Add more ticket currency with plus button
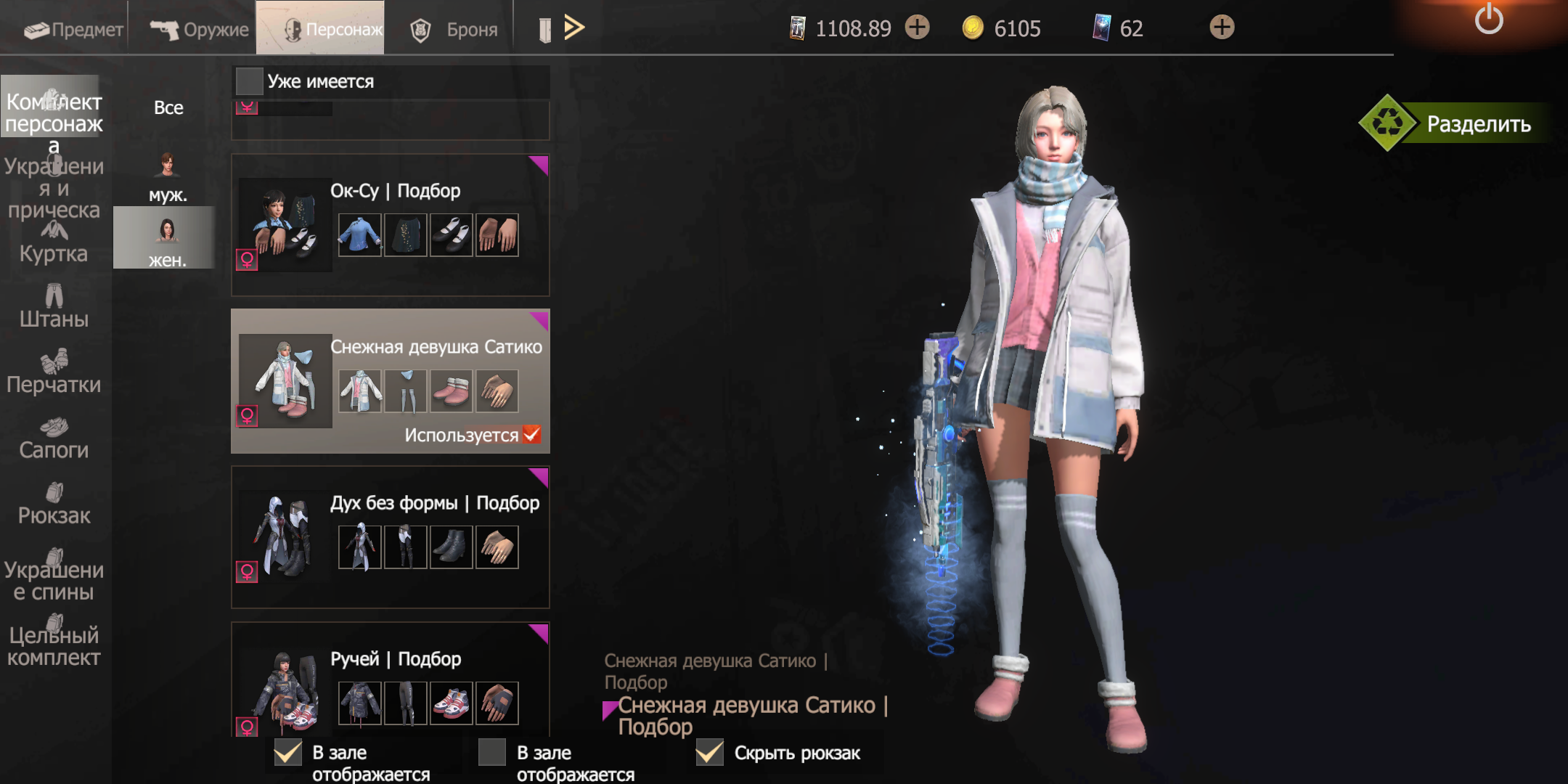 click(918, 28)
